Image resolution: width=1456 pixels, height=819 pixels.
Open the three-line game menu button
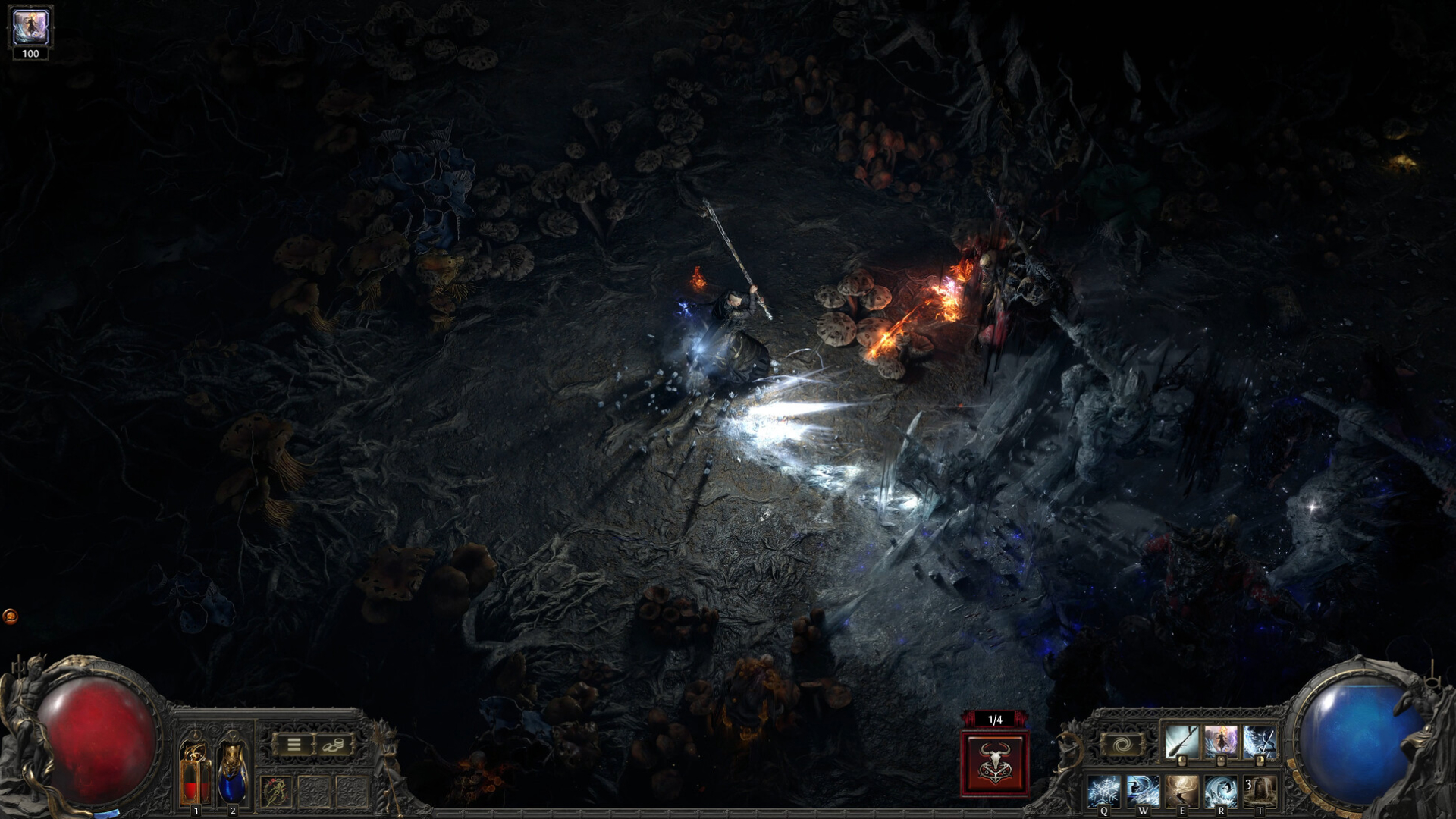(293, 745)
